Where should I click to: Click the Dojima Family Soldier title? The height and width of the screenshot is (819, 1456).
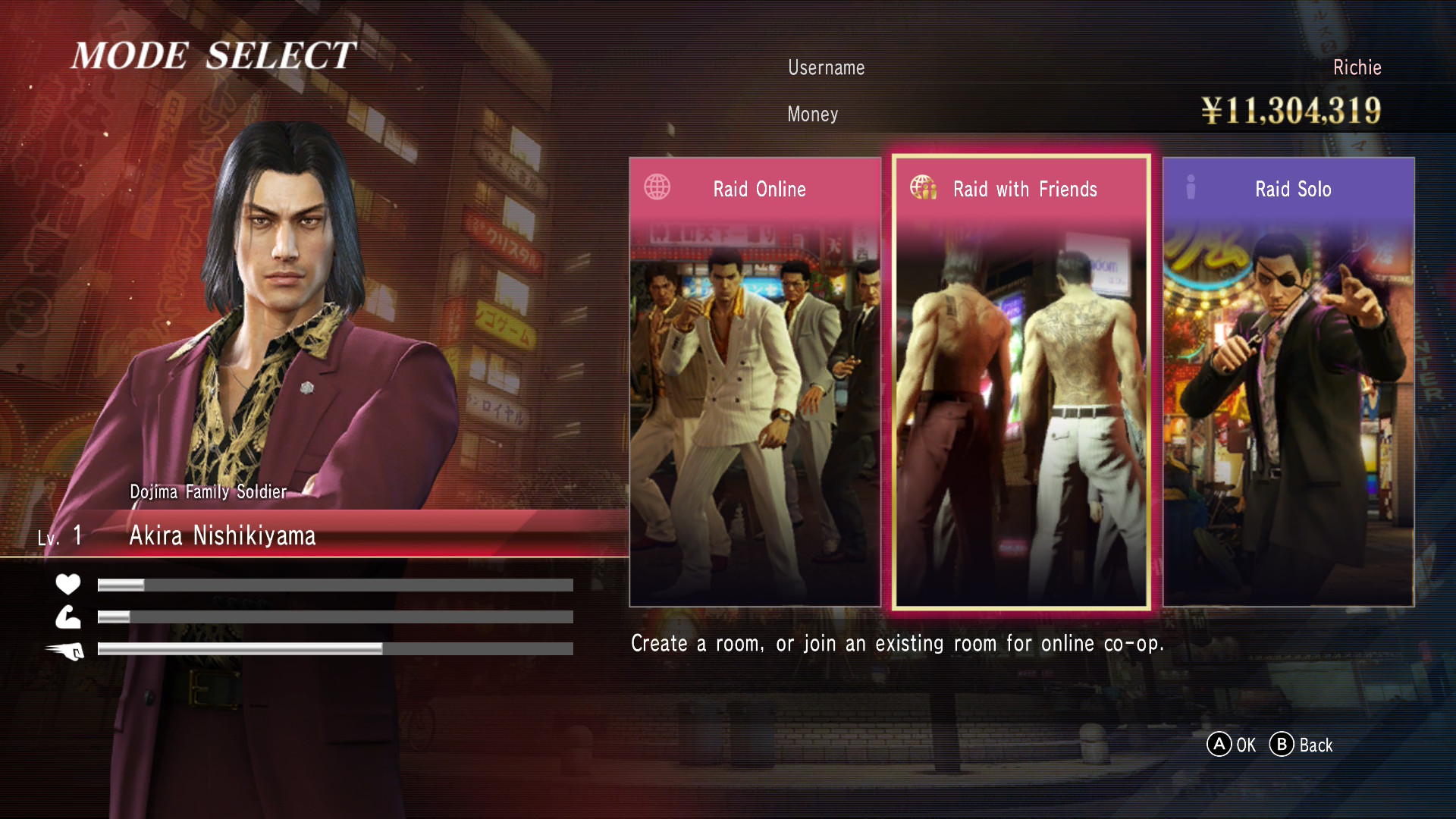pos(207,491)
